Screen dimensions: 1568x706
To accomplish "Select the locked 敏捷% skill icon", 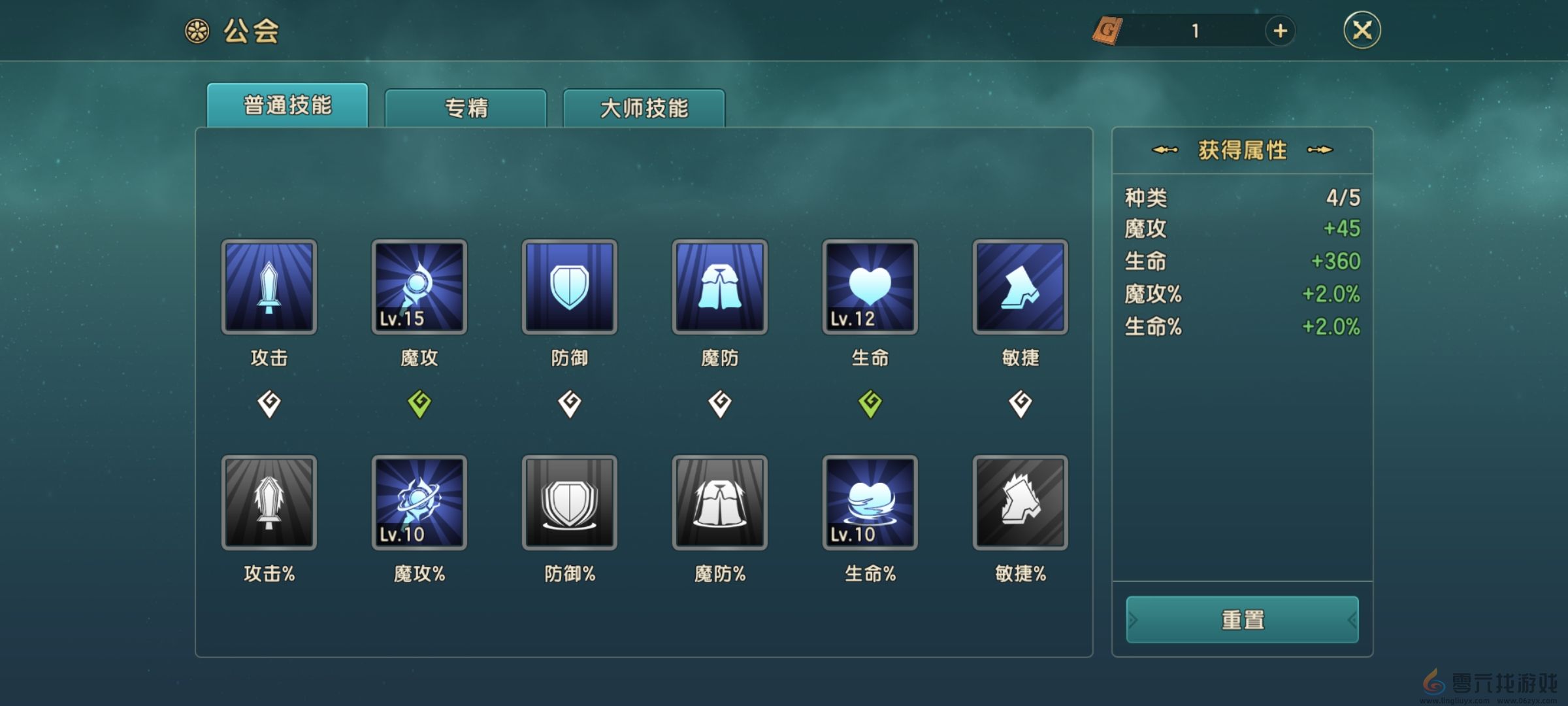I will click(1019, 502).
